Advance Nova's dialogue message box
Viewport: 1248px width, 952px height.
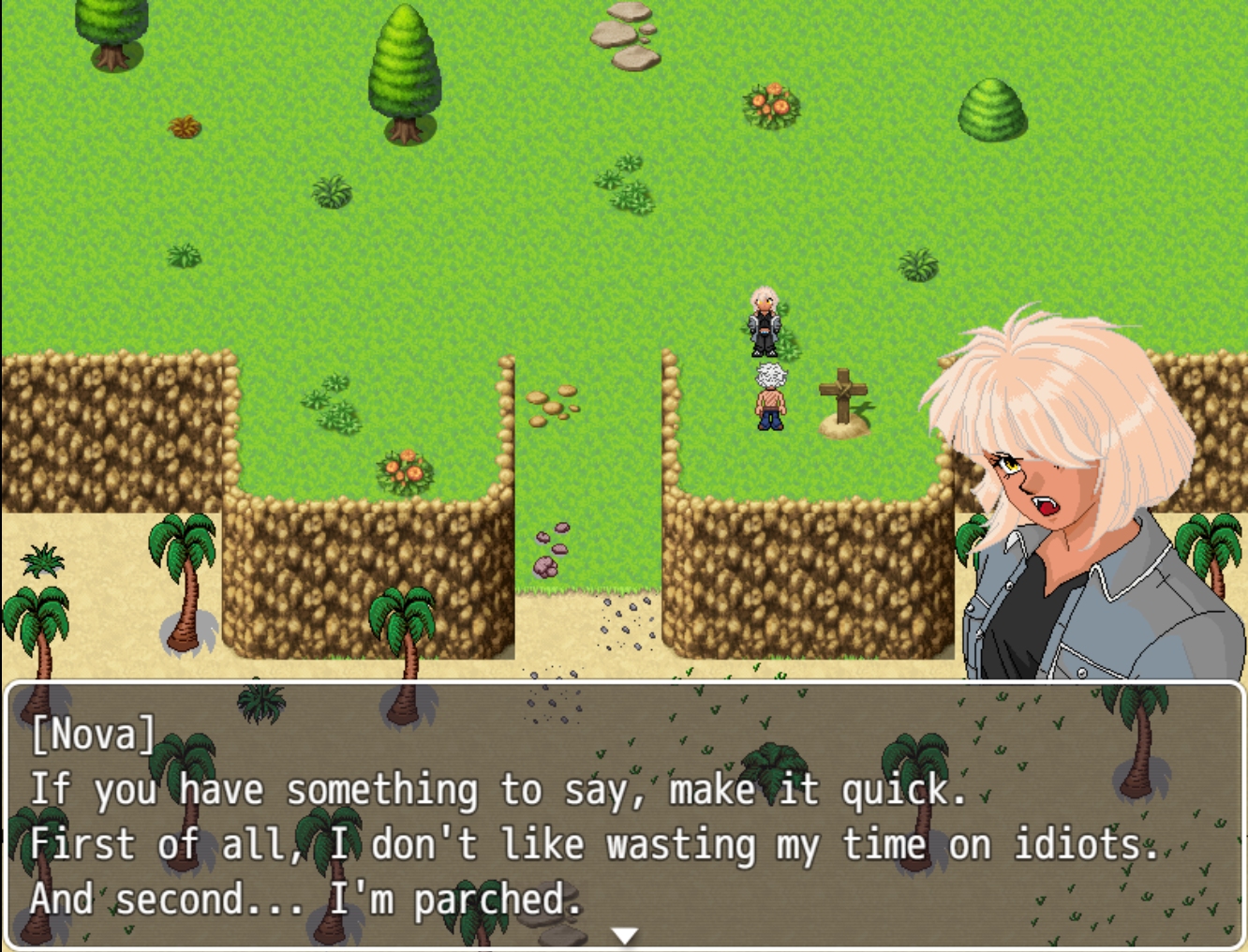(x=624, y=815)
